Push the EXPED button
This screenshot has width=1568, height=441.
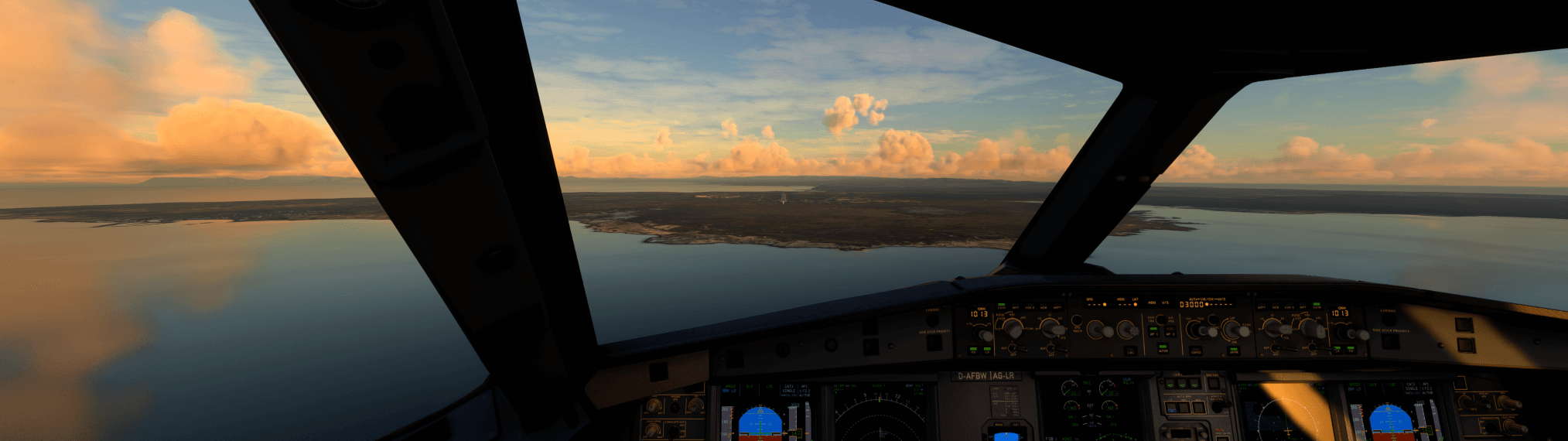pos(1196,350)
